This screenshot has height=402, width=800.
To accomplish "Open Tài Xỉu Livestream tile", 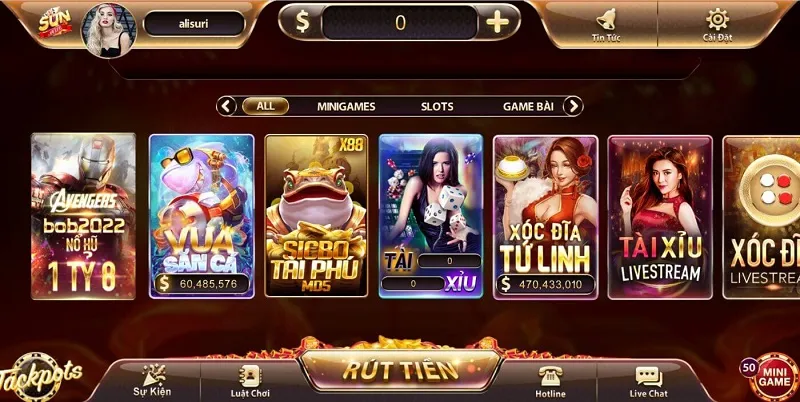I will [x=660, y=215].
